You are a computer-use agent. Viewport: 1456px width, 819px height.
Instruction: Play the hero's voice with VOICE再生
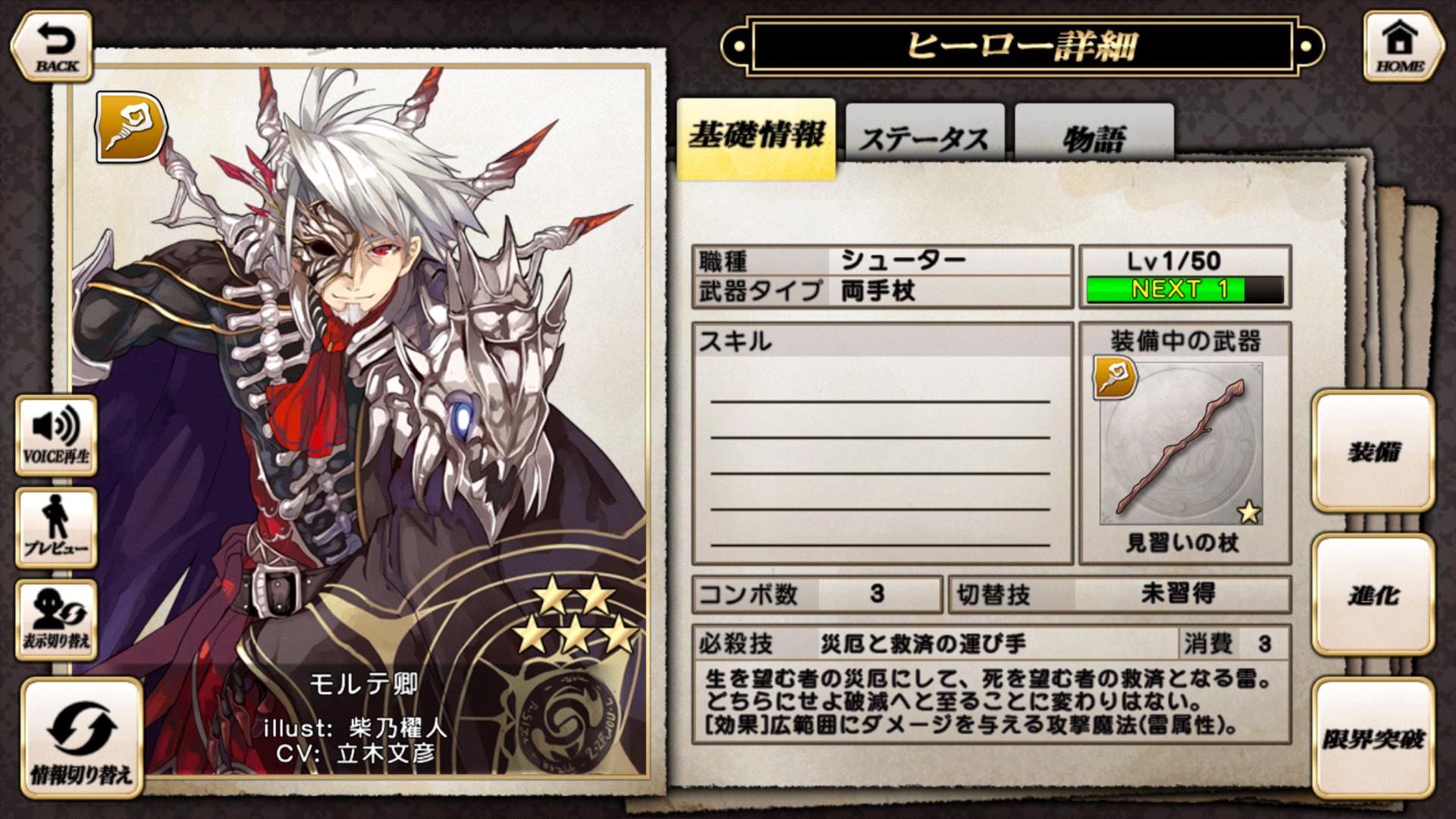(56, 434)
